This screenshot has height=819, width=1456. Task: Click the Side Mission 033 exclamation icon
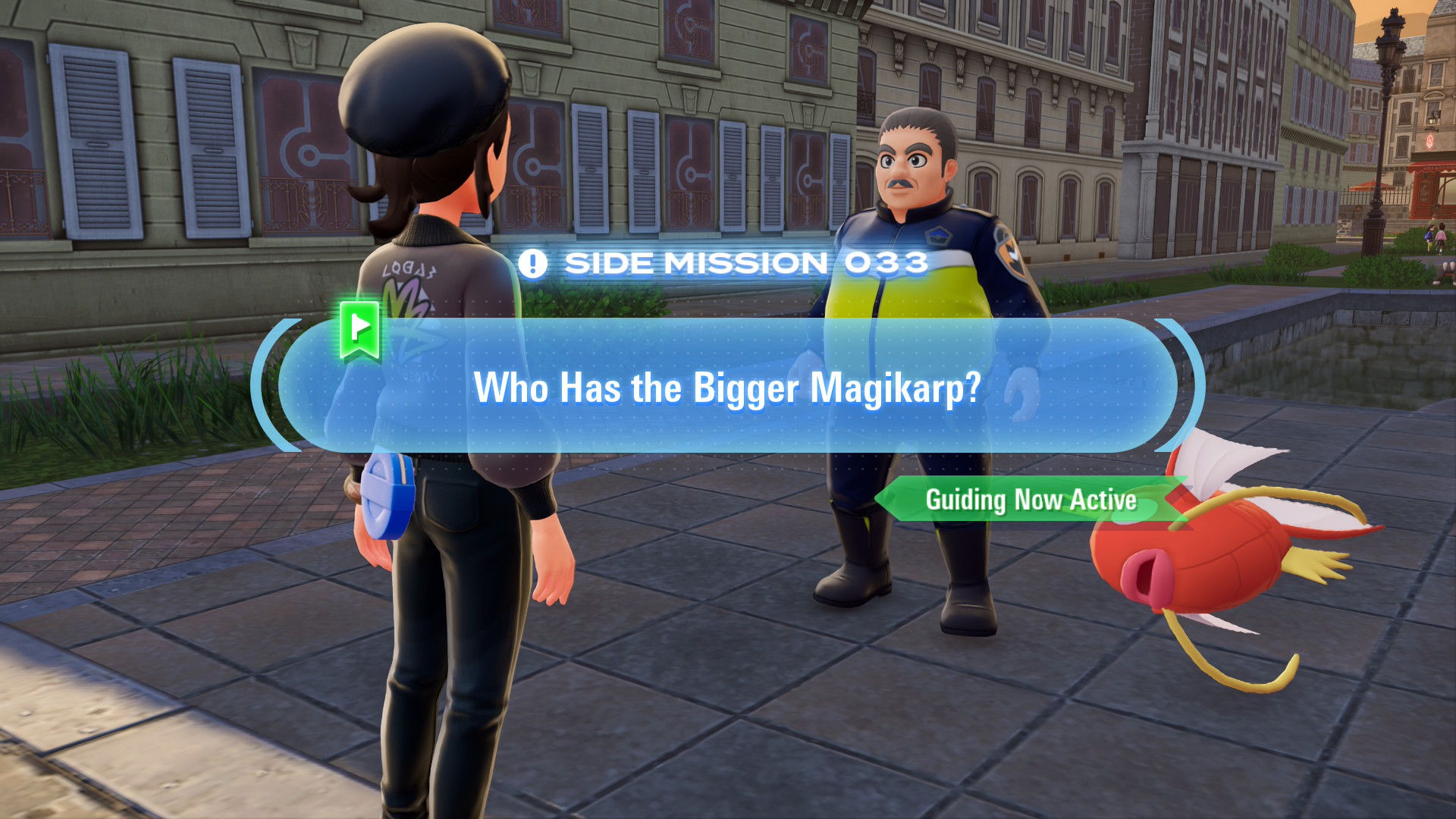[x=532, y=264]
